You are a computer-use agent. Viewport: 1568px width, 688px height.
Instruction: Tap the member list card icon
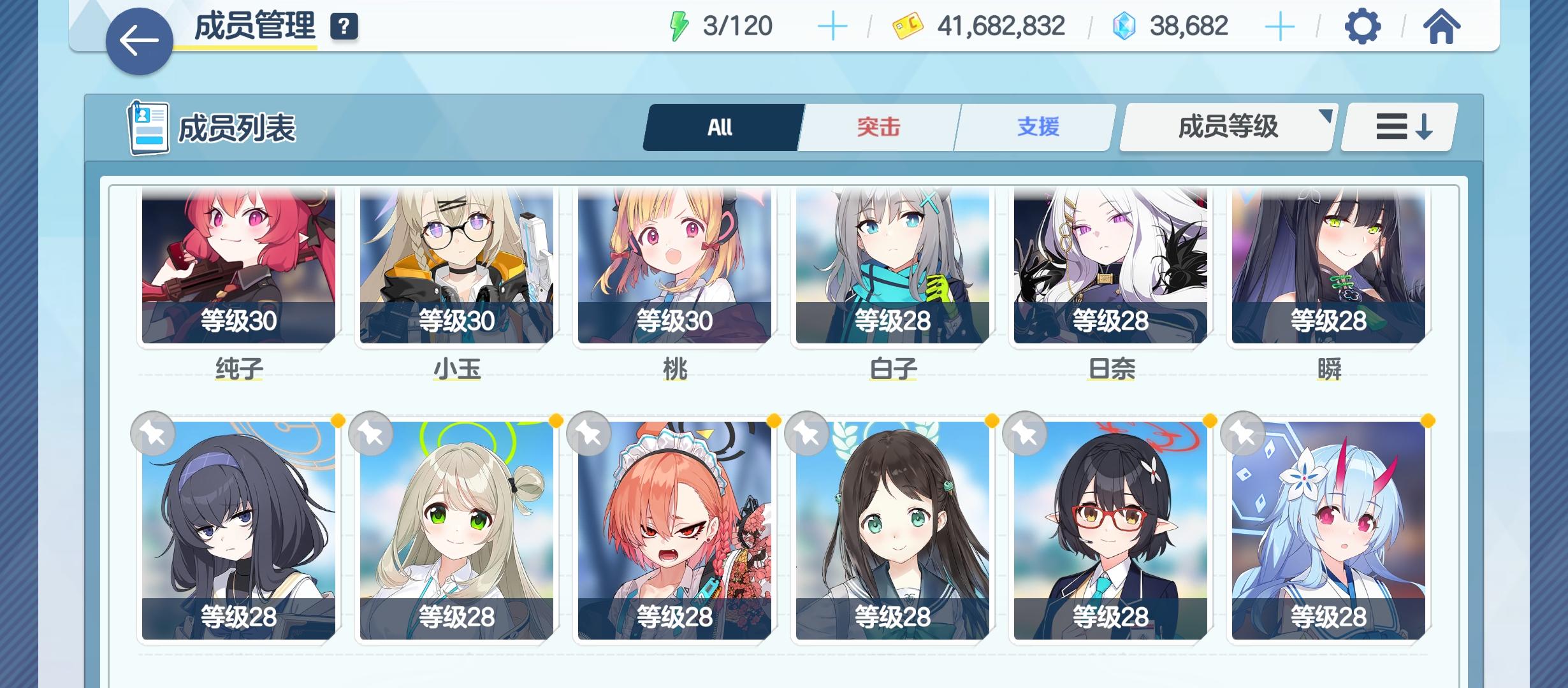[x=148, y=127]
